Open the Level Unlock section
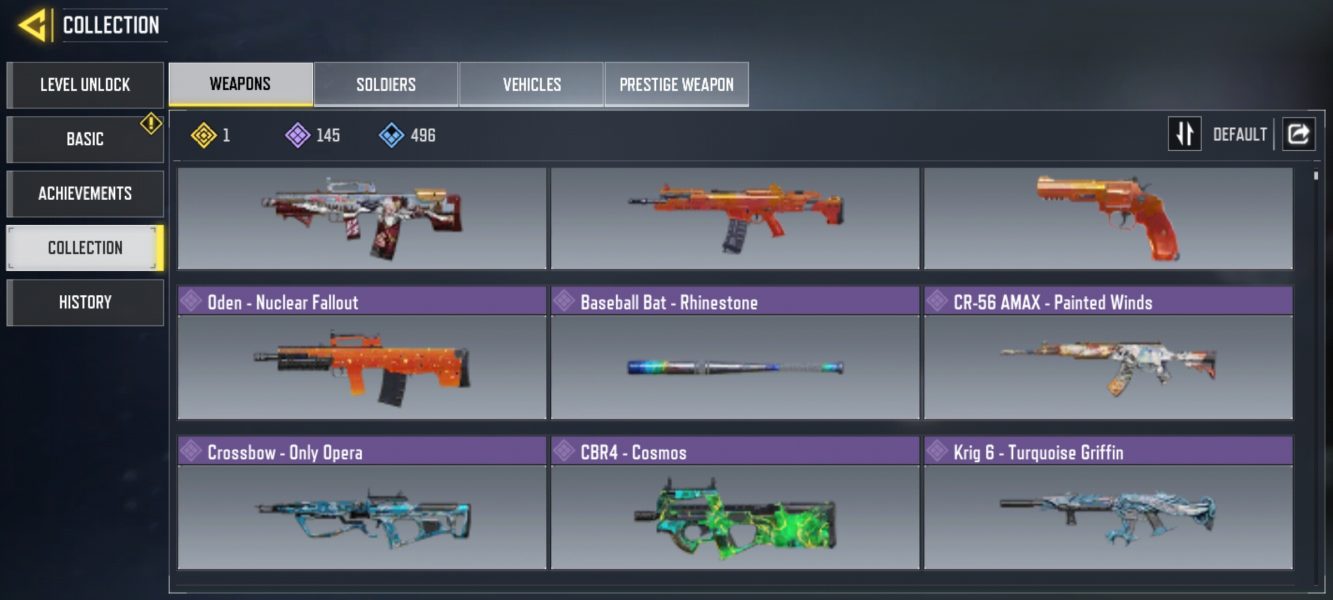Image resolution: width=1333 pixels, height=600 pixels. [85, 85]
